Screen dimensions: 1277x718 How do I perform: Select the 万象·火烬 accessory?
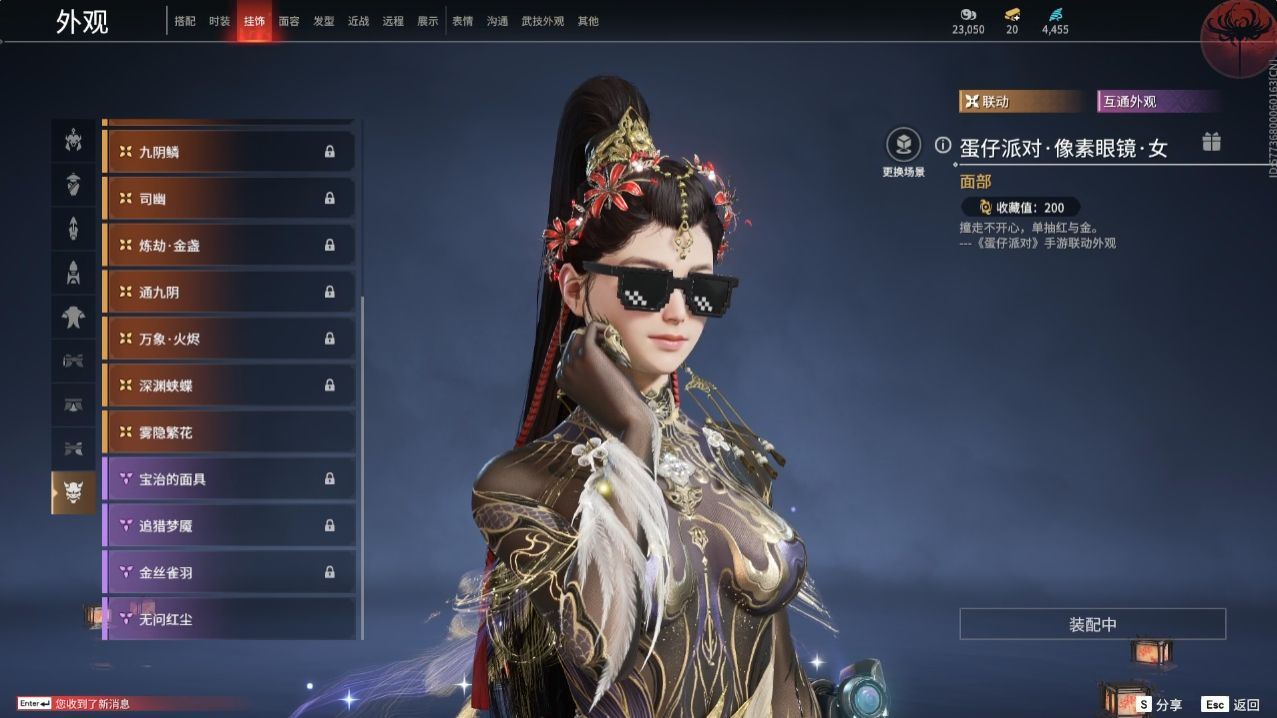(x=229, y=339)
